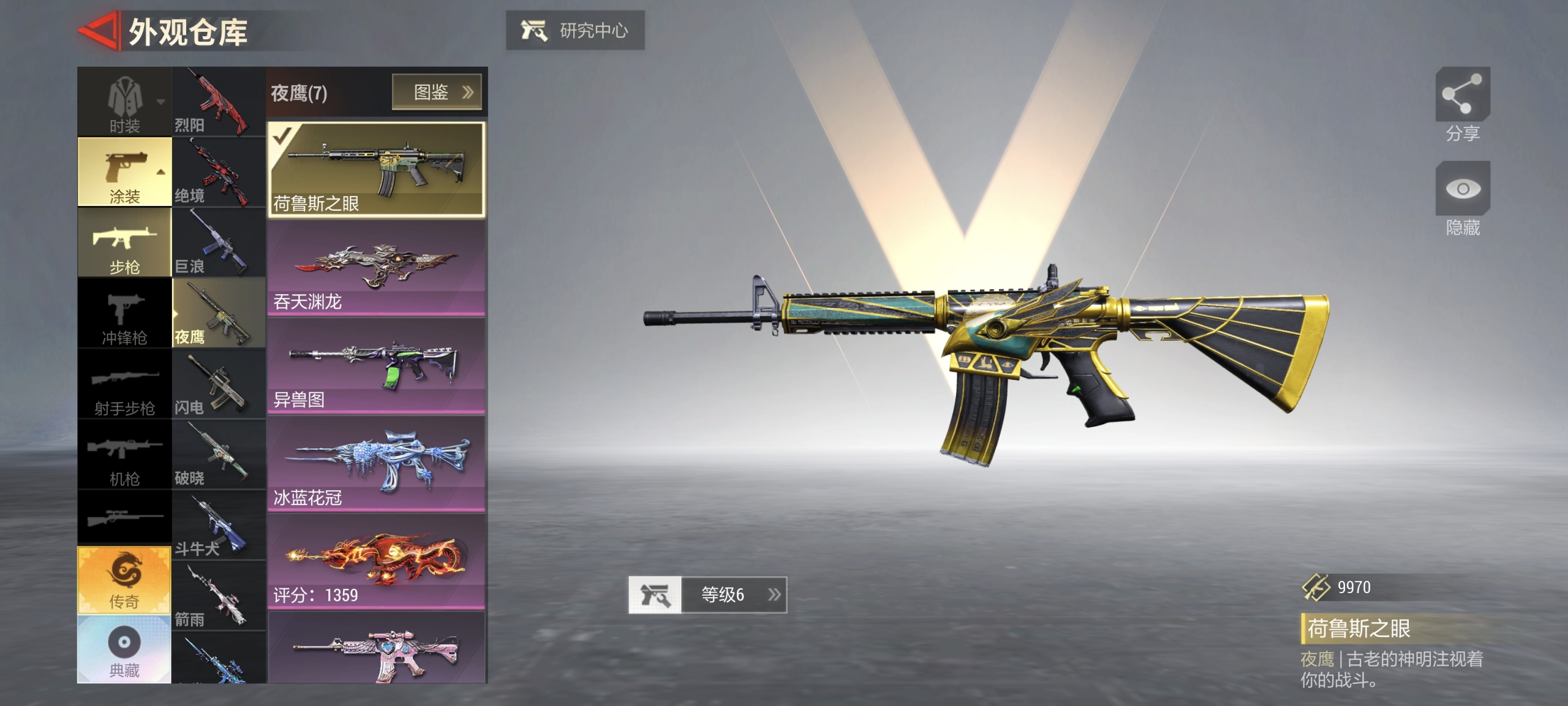
Task: Select the 冰蓝花冠 skin
Action: point(376,465)
